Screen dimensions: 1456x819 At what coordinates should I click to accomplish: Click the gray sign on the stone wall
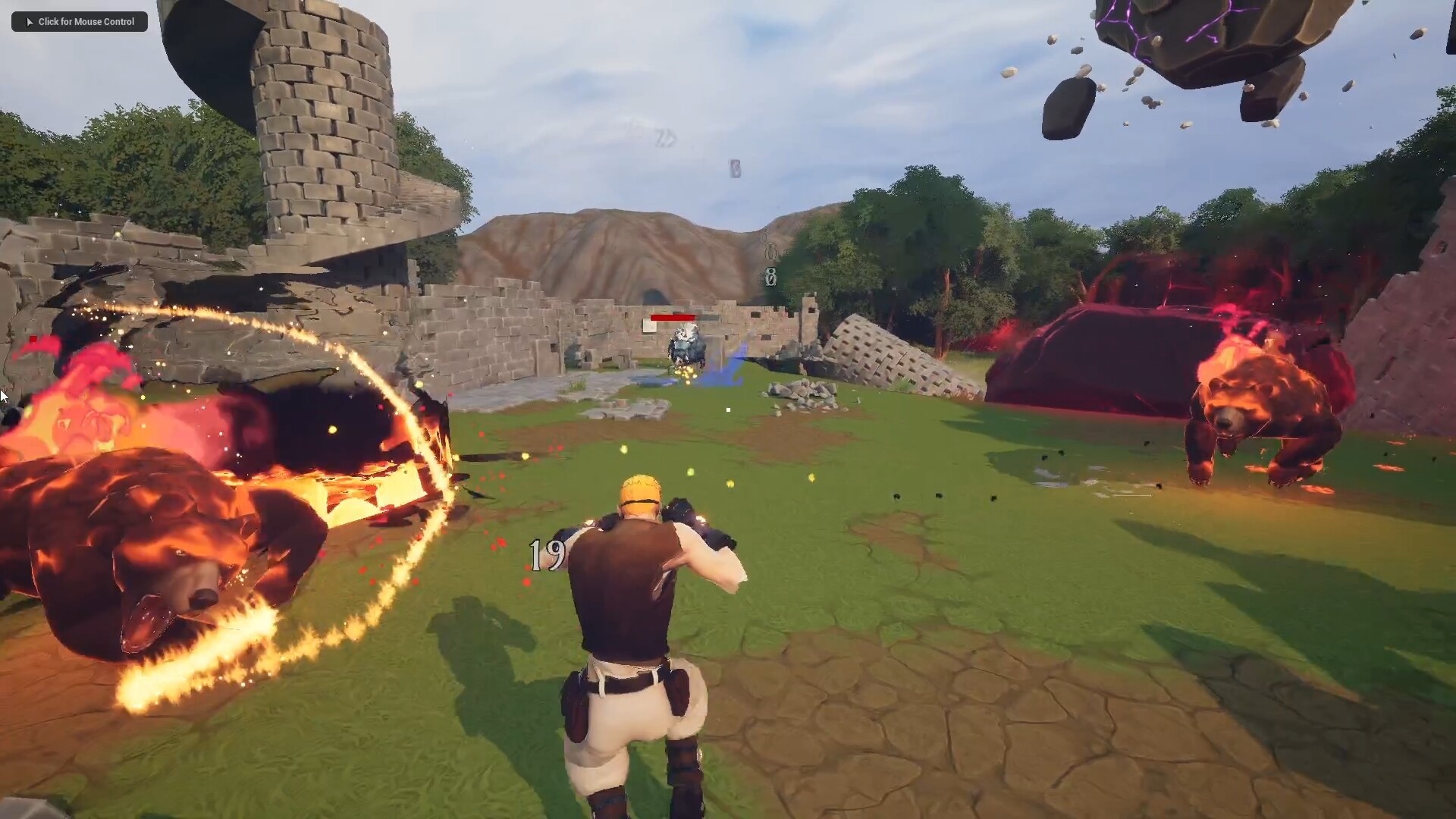(x=650, y=324)
